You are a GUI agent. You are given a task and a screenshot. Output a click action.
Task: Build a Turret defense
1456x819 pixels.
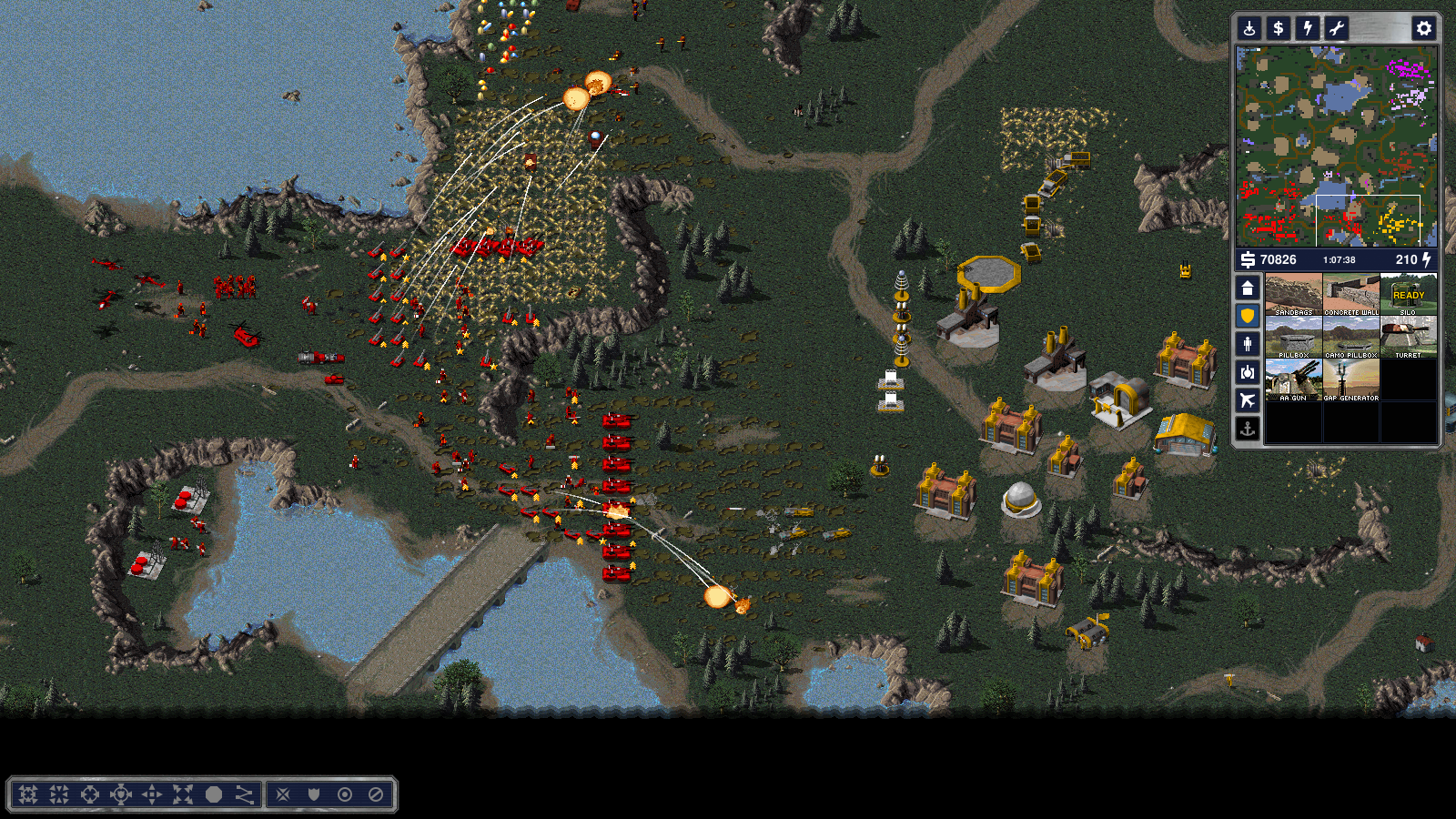click(x=1408, y=337)
